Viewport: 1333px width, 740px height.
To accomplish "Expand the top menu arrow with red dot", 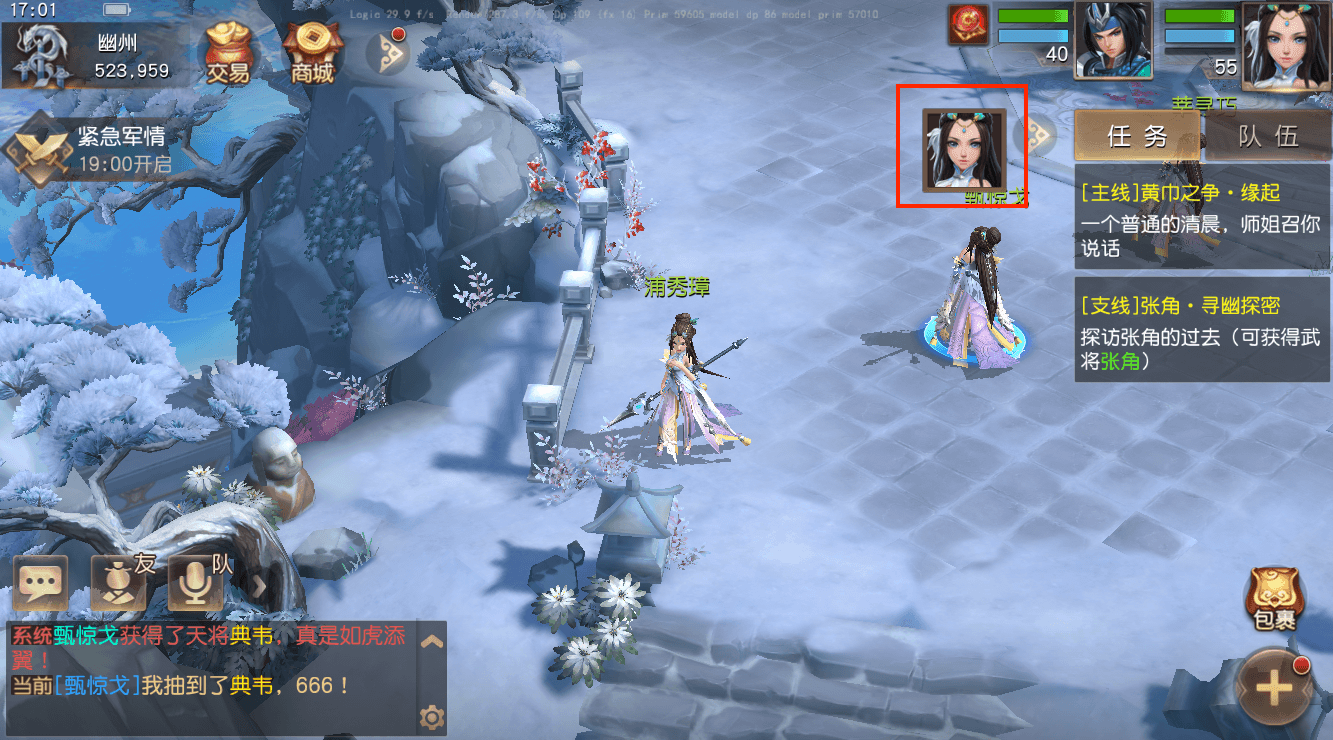I will [386, 52].
